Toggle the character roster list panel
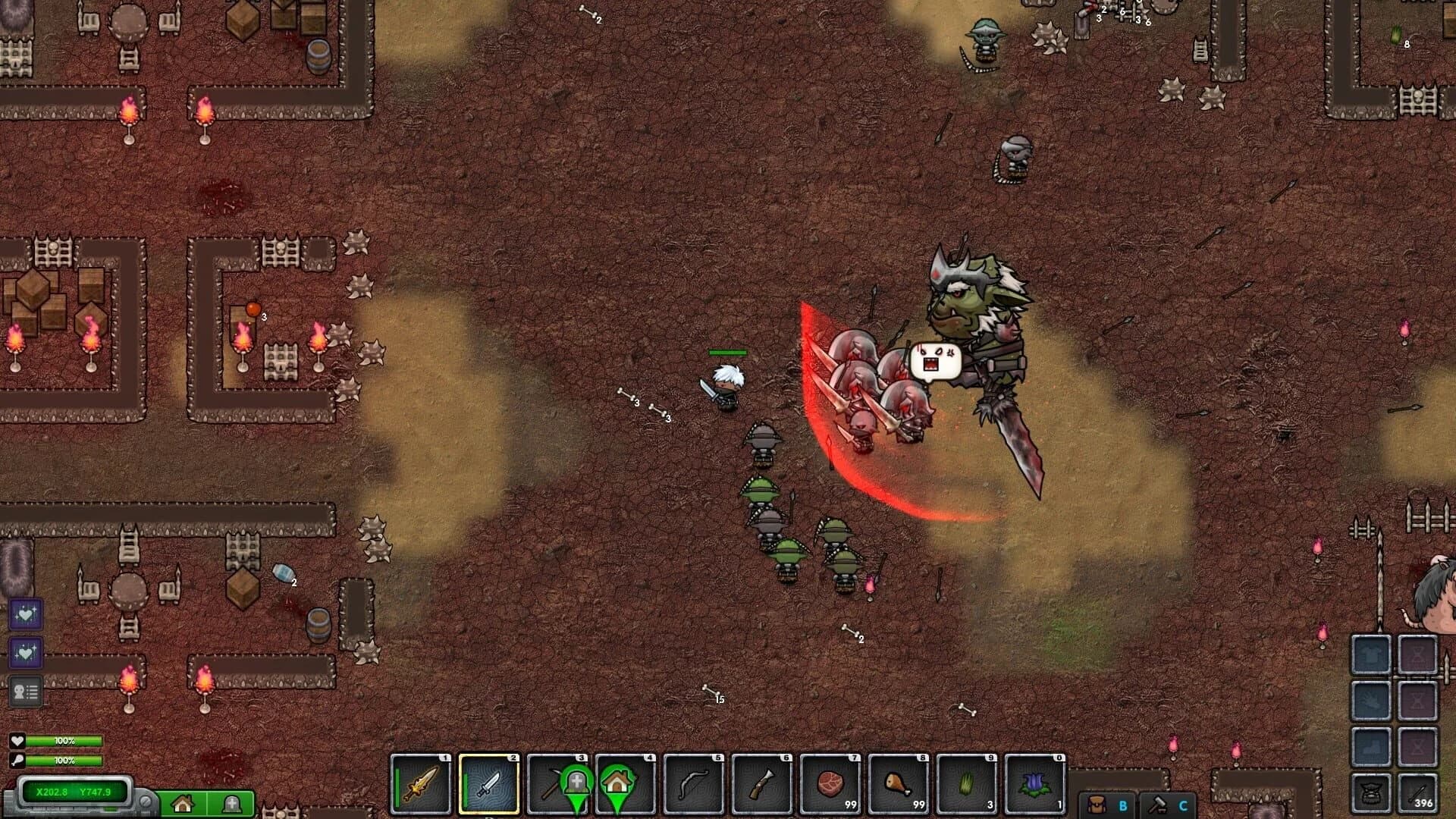The width and height of the screenshot is (1456, 819). point(27,690)
